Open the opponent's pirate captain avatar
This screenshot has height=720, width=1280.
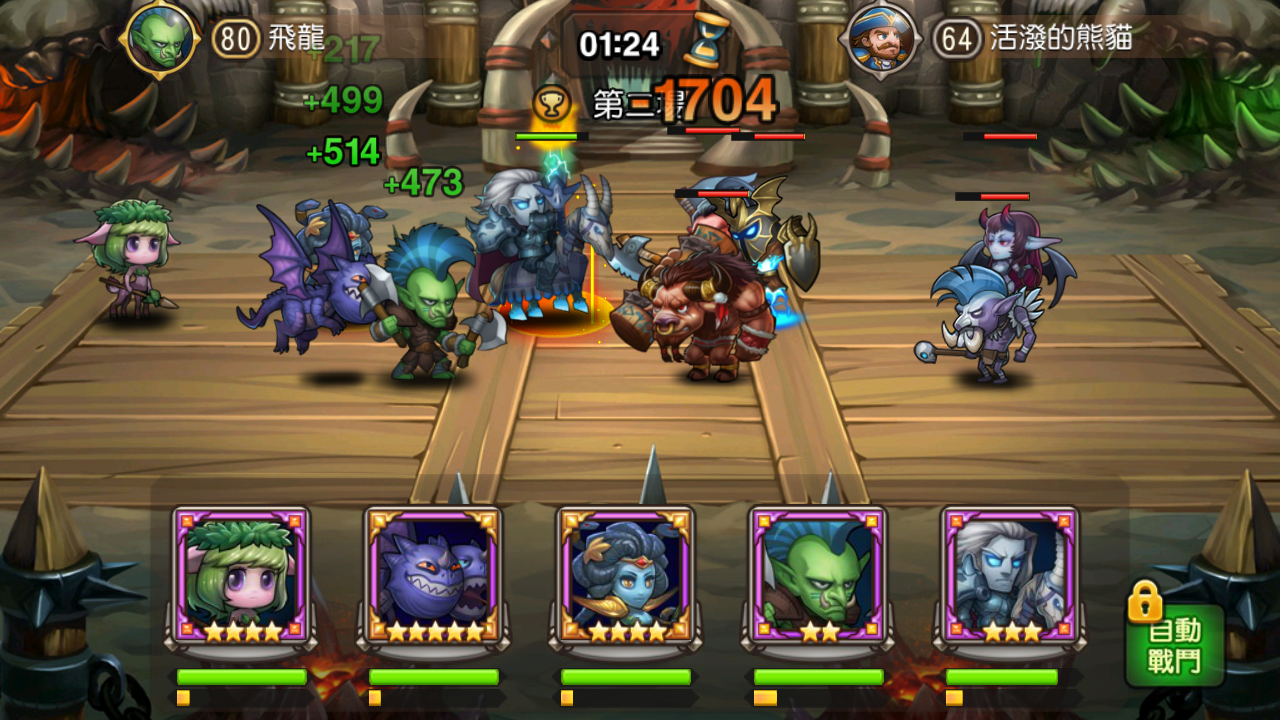tap(881, 41)
